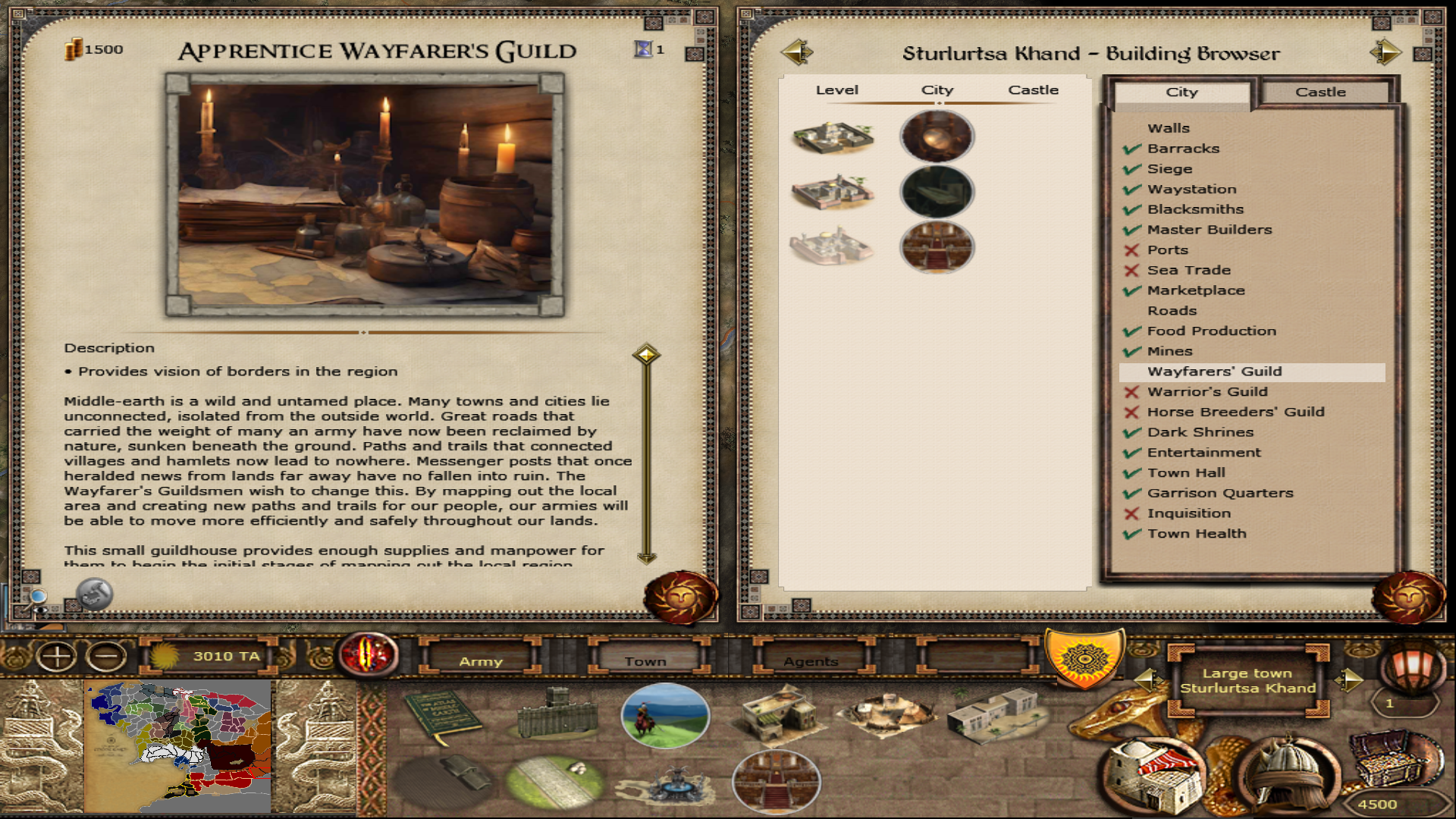Switch to the Castle tab
Screen dimensions: 1456x819
click(1319, 92)
